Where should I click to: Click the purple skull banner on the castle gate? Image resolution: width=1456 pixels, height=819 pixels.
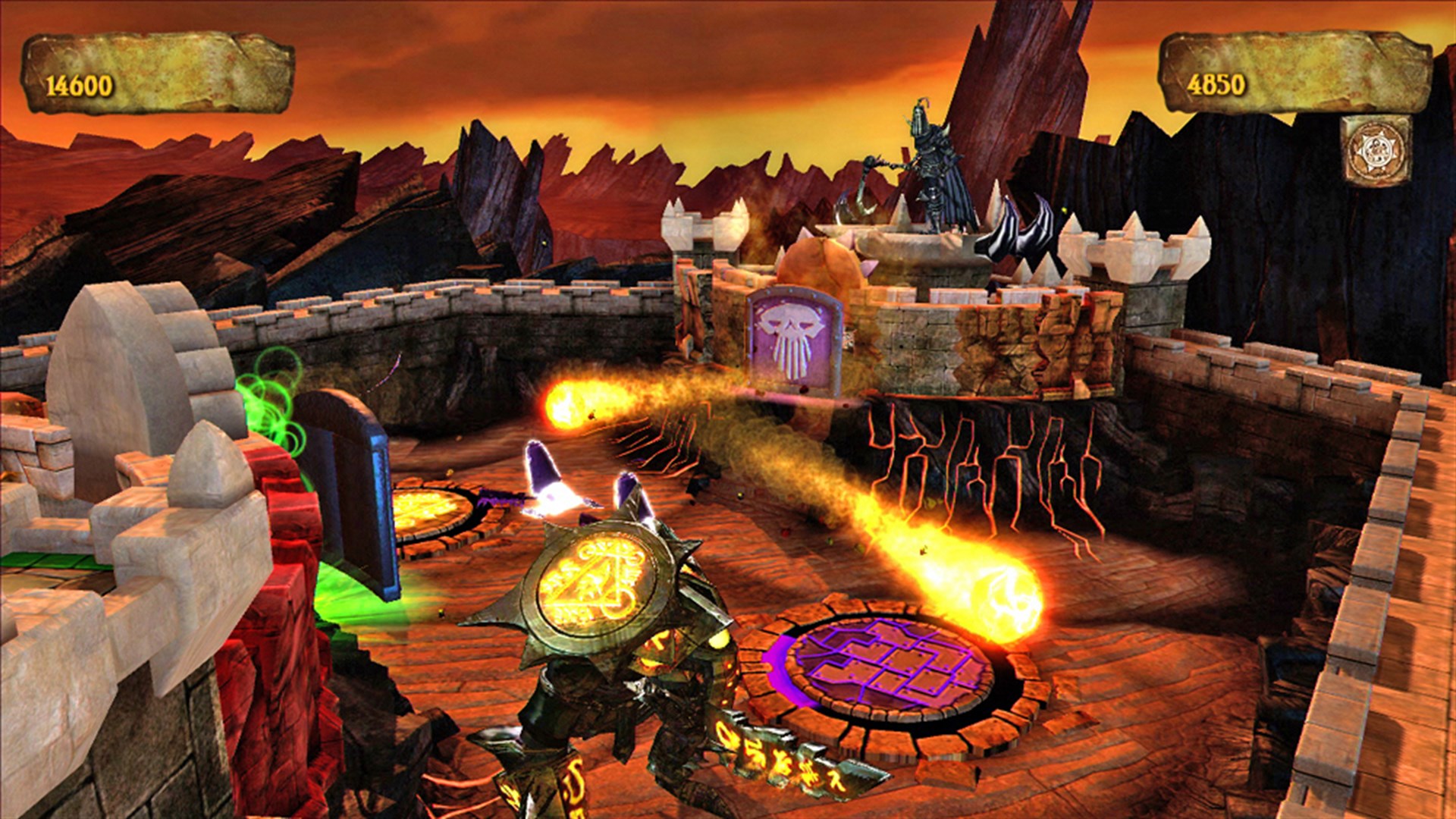click(x=794, y=340)
